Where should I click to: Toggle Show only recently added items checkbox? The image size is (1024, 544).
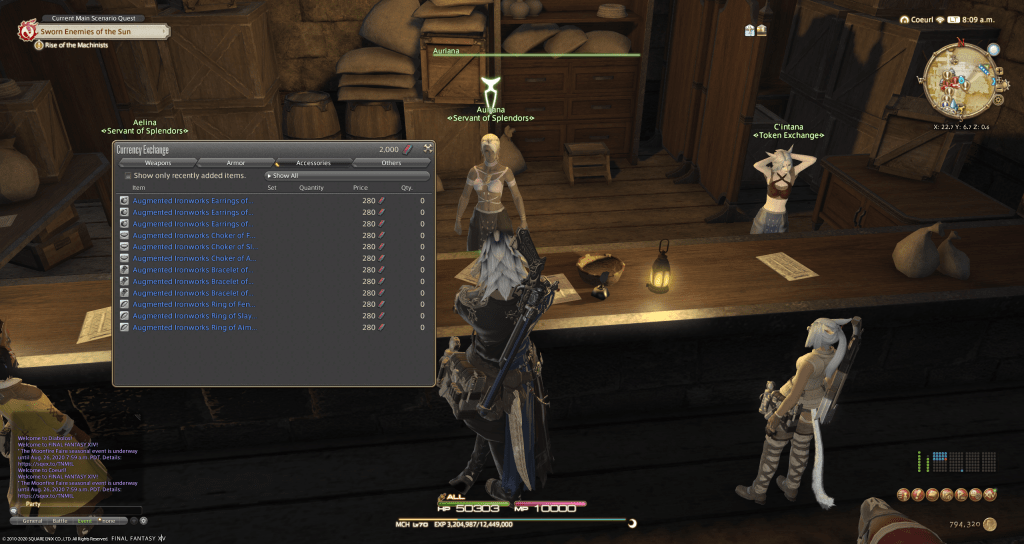[128, 175]
